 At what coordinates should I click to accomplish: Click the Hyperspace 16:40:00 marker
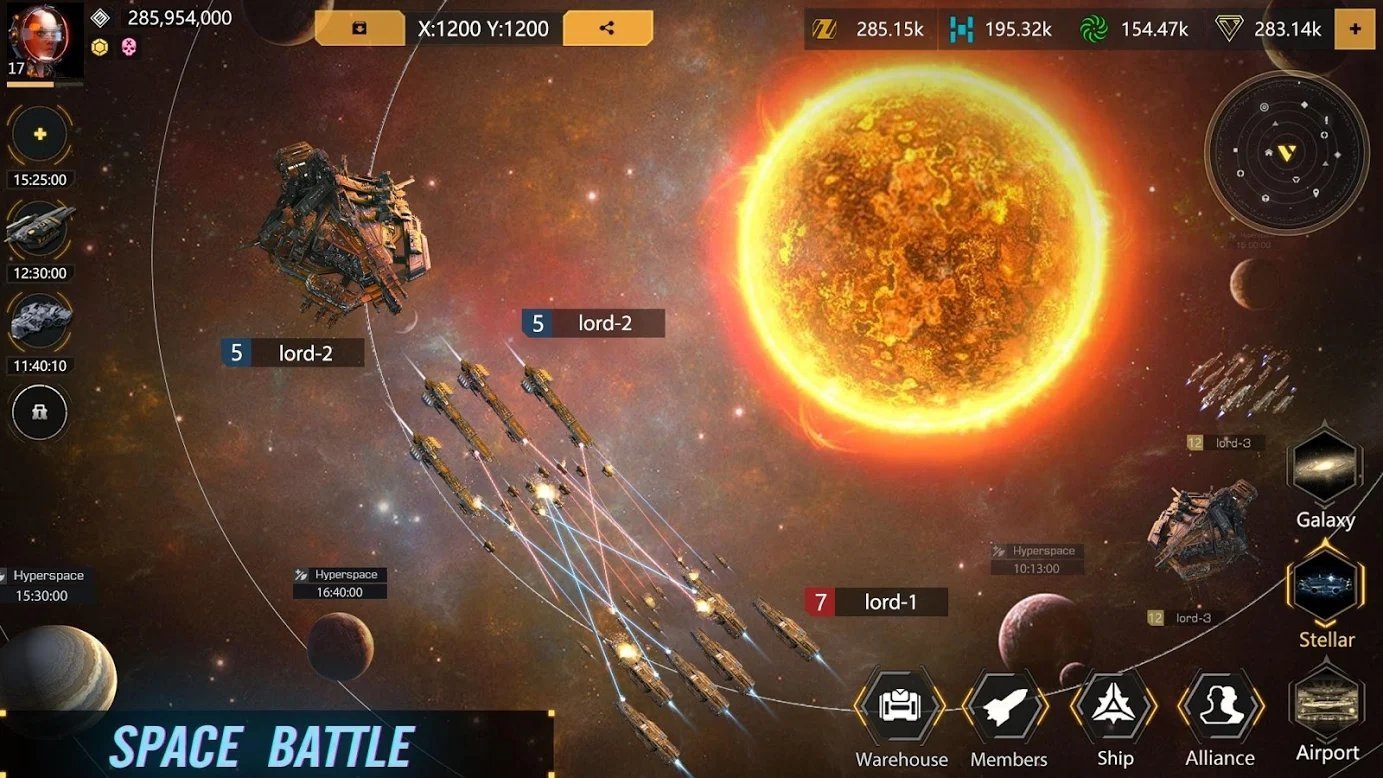tap(339, 582)
